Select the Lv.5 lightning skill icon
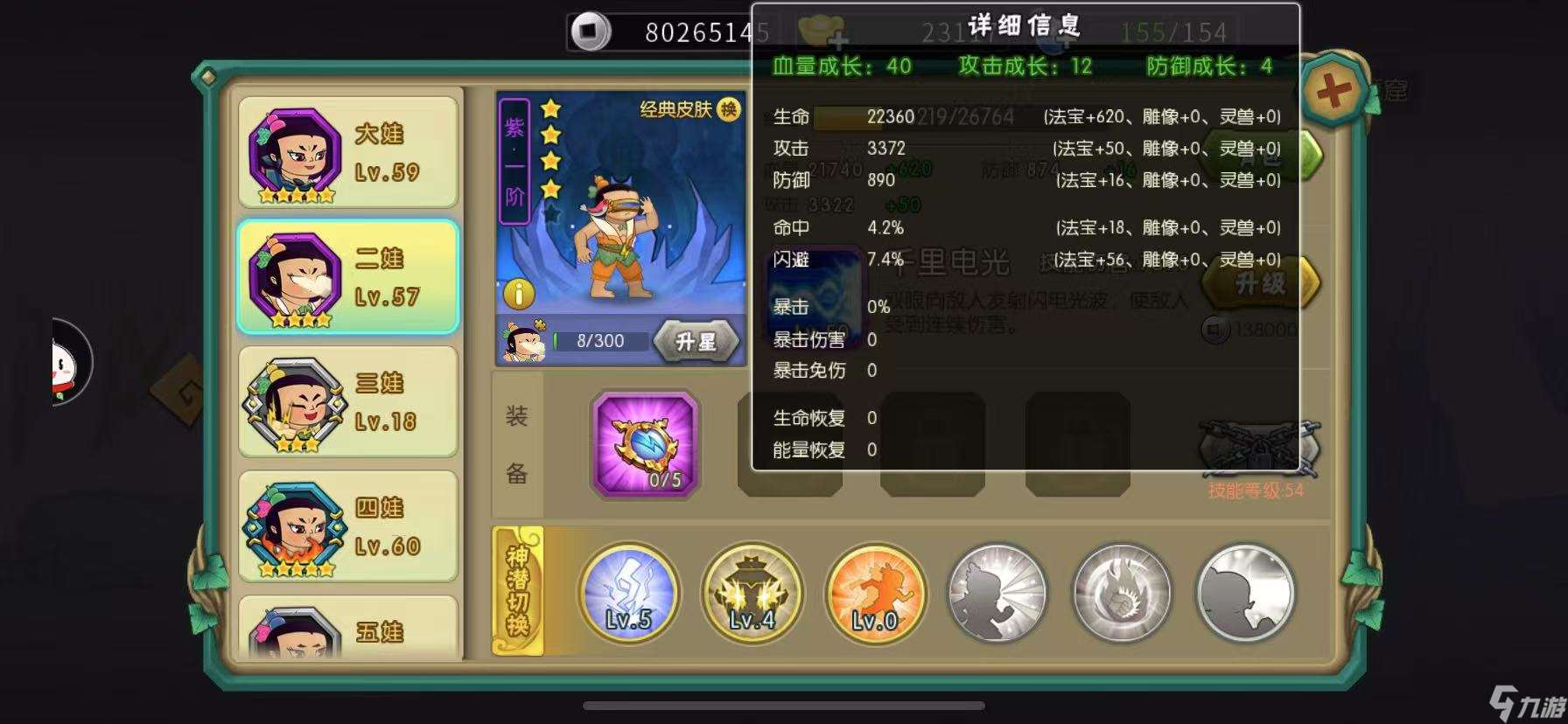 tap(628, 593)
